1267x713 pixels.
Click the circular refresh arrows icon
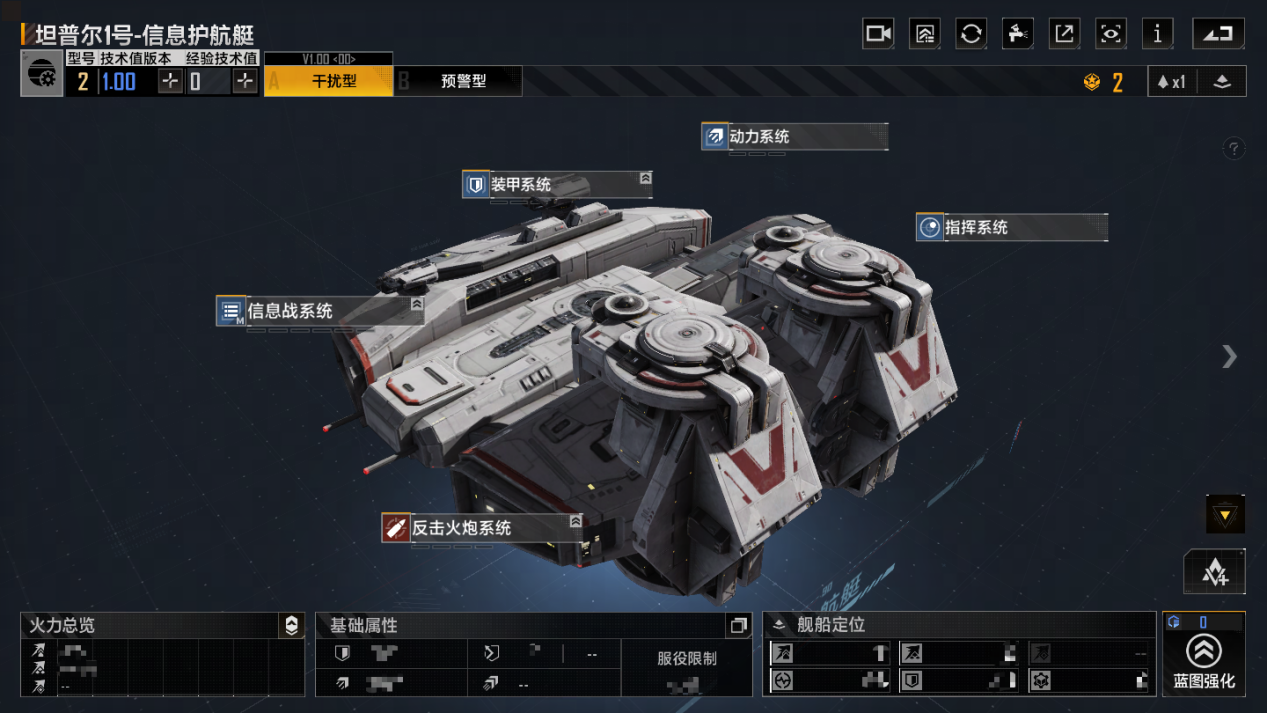tap(971, 34)
